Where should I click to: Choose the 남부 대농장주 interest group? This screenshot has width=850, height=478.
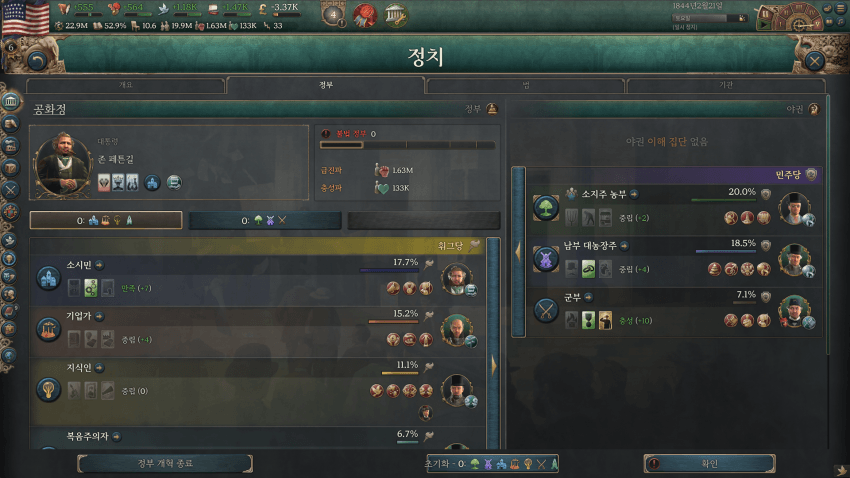point(660,259)
